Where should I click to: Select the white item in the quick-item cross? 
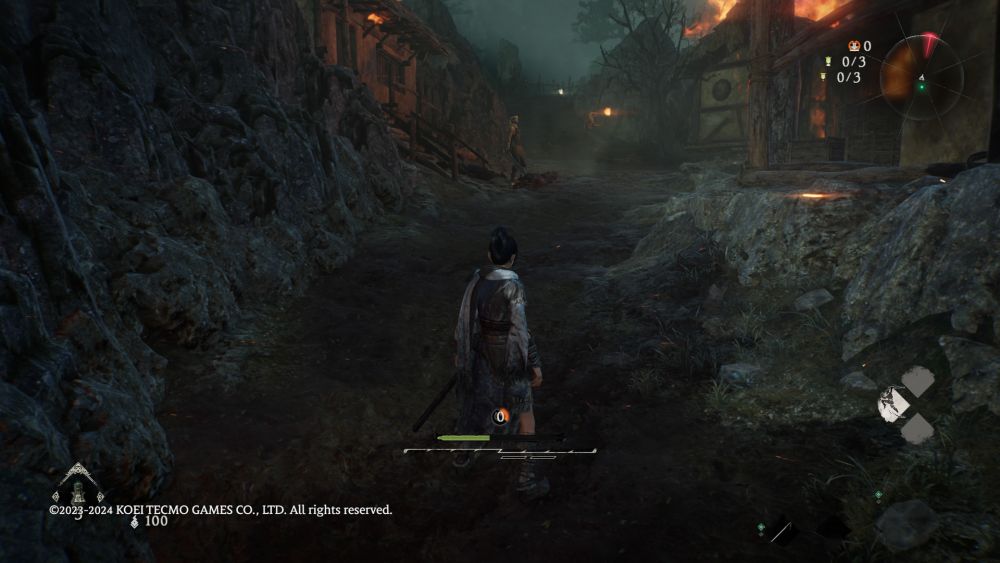click(894, 403)
